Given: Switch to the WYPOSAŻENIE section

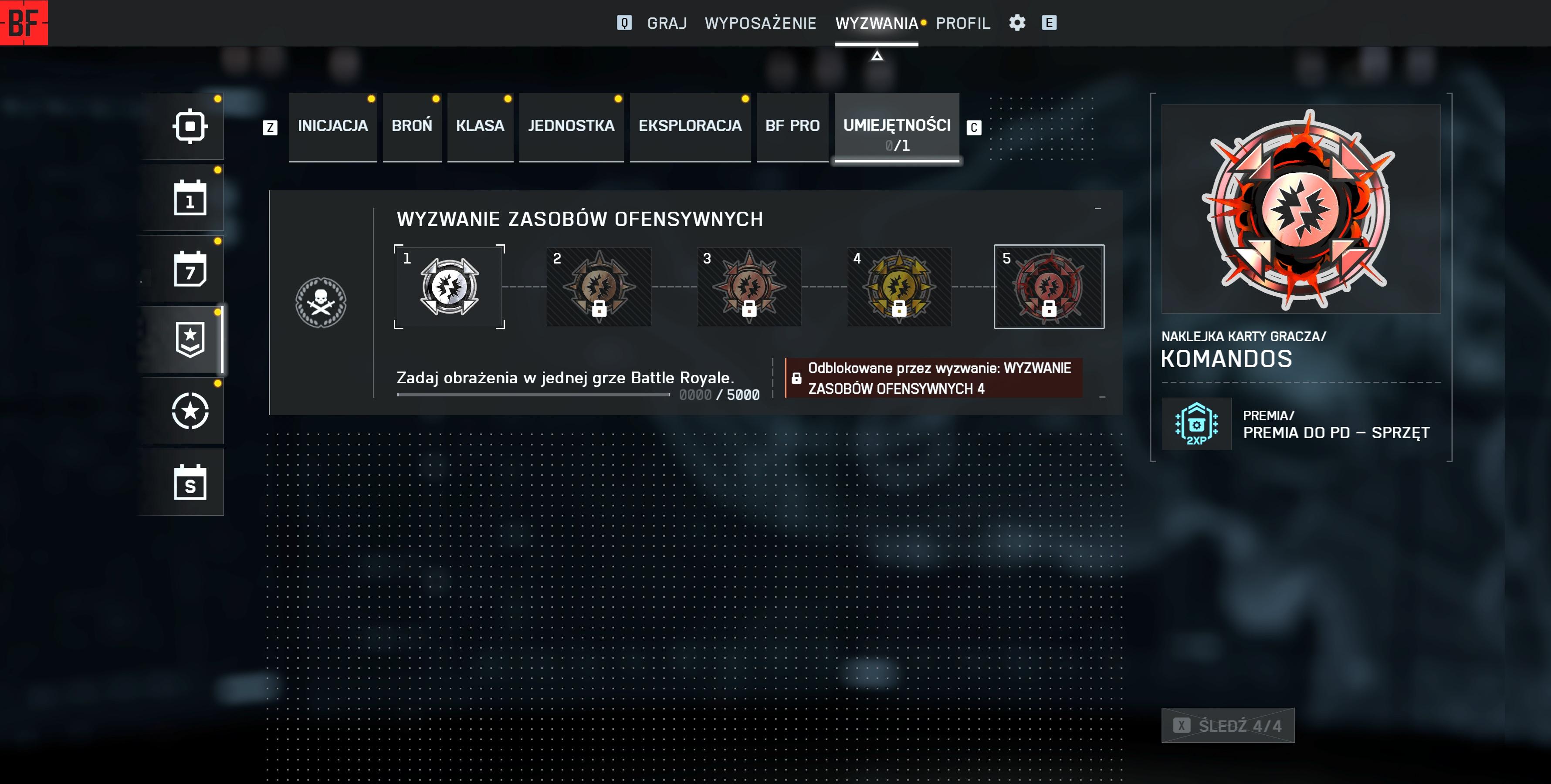Looking at the screenshot, I should [x=760, y=24].
